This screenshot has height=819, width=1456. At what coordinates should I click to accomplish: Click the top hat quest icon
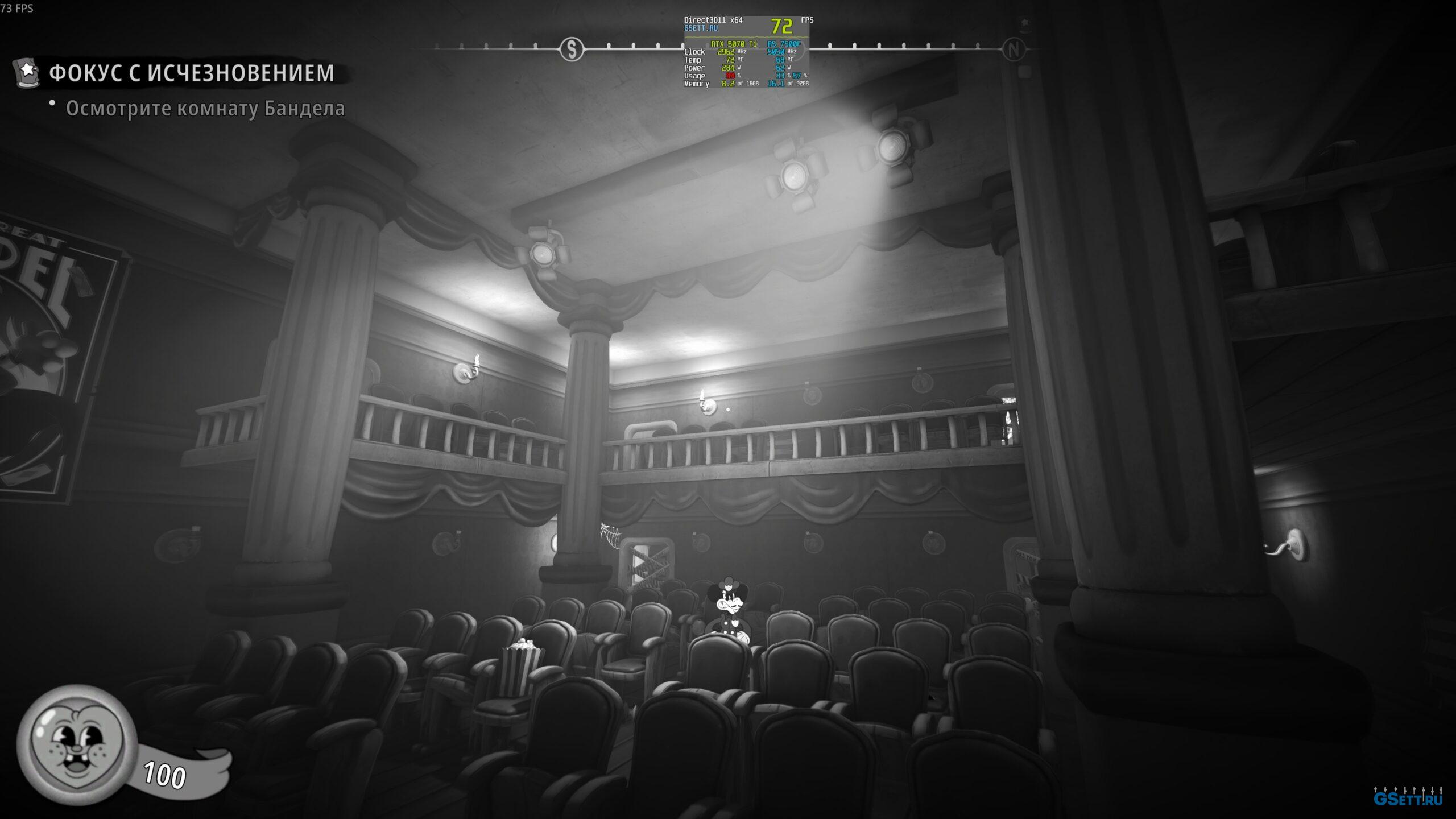[27, 72]
